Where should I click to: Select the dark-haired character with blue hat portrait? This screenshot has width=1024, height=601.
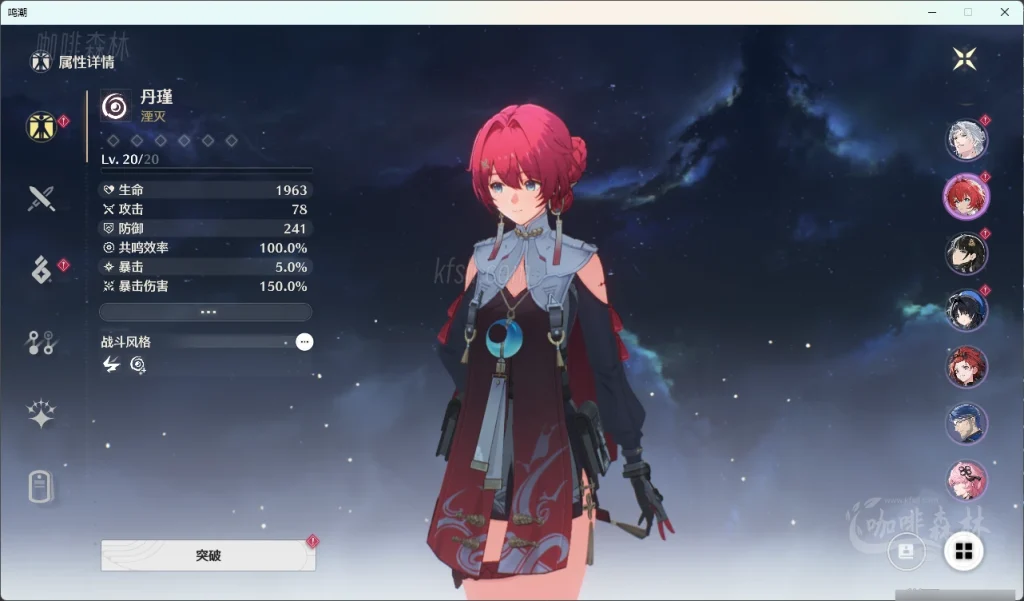pos(966,310)
